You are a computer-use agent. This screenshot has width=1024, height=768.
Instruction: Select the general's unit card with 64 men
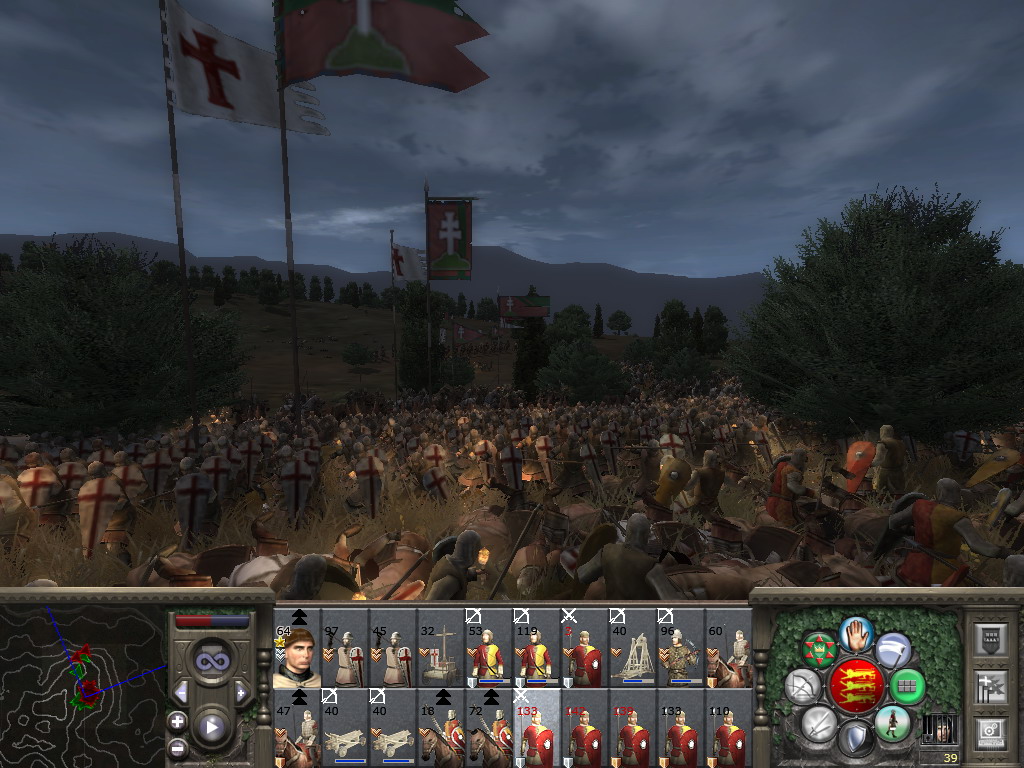point(297,650)
